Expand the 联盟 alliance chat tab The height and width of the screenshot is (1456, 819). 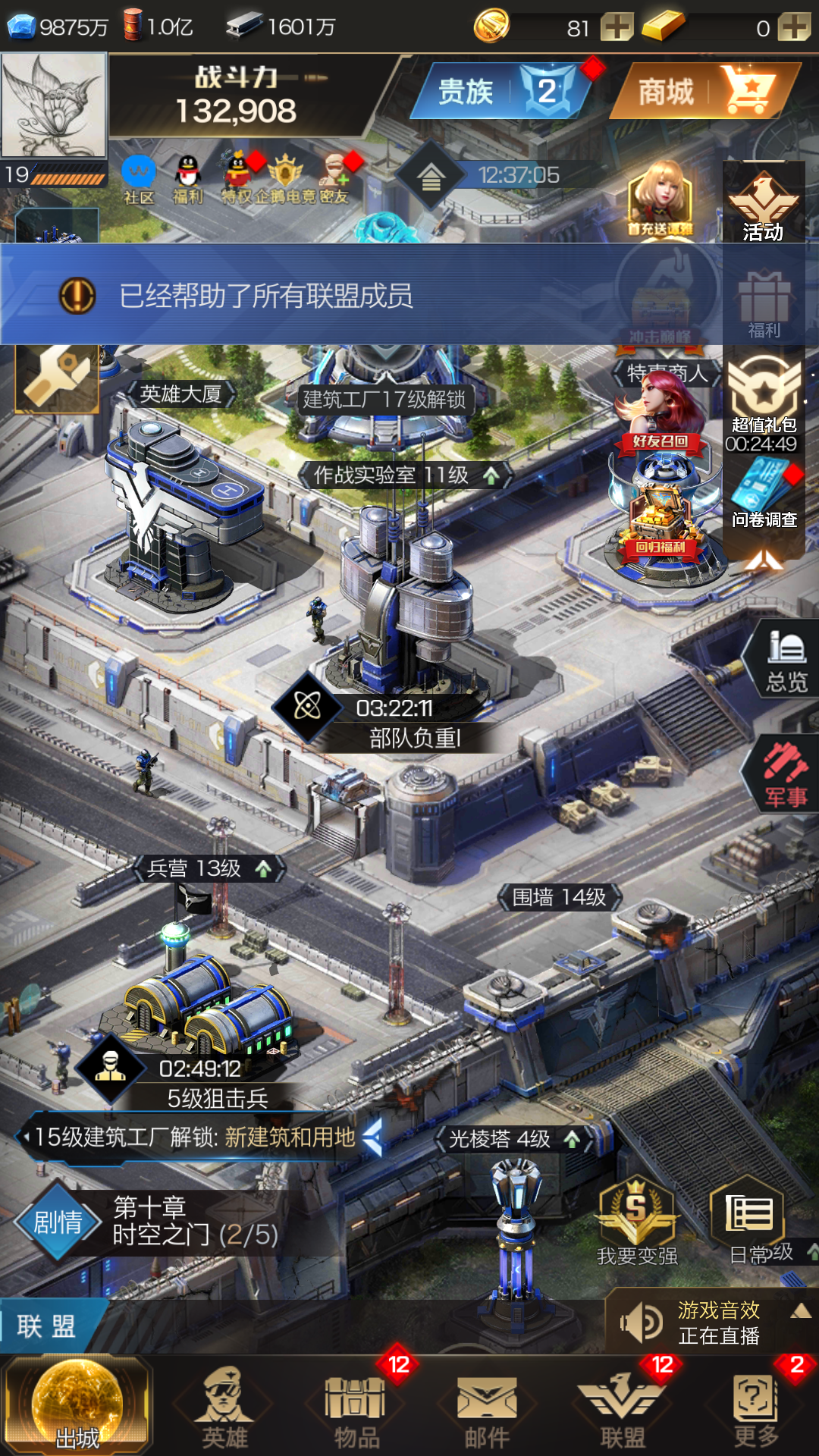[47, 1326]
